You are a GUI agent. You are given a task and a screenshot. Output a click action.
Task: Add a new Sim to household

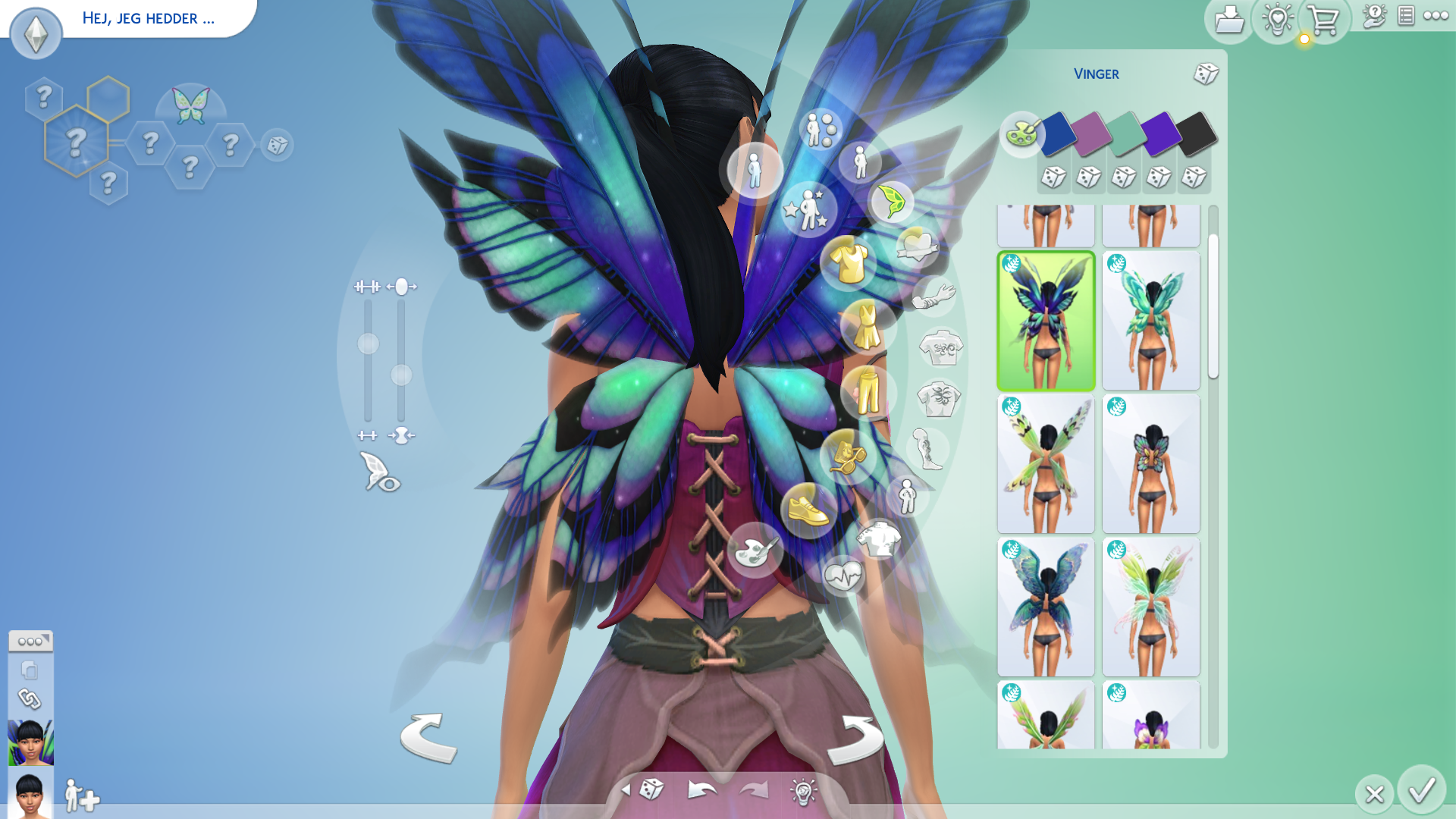[x=81, y=796]
